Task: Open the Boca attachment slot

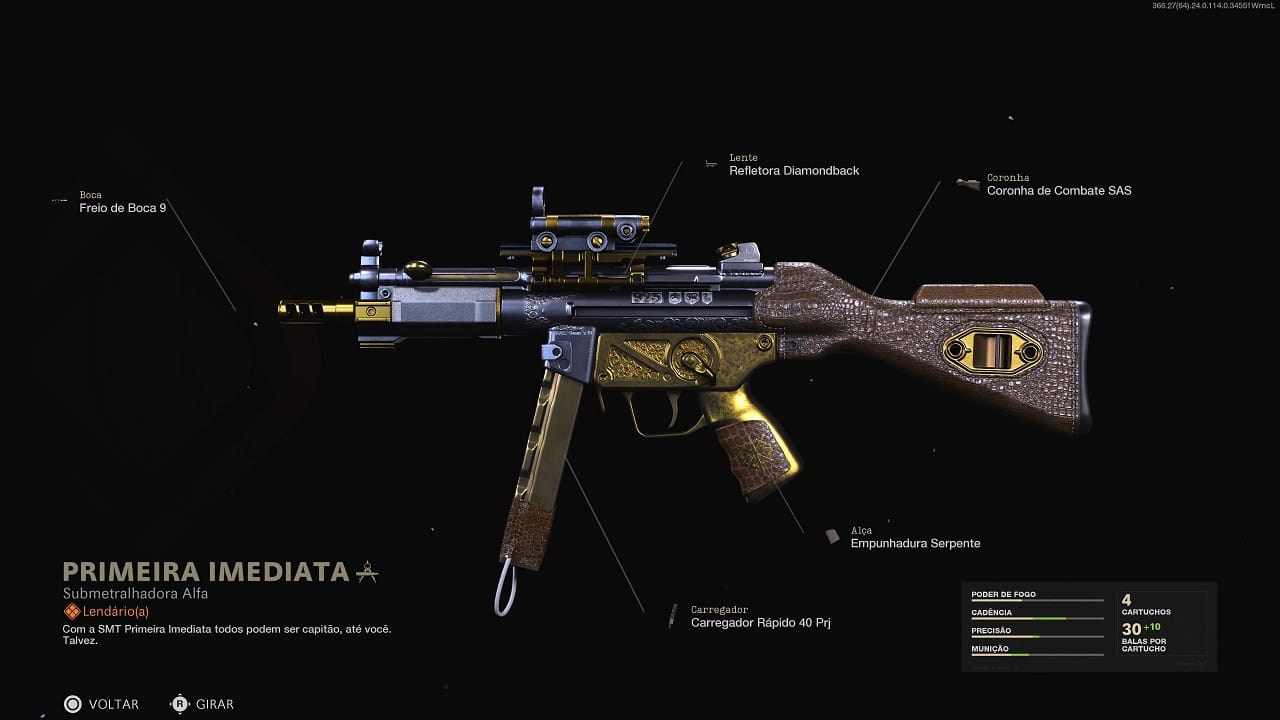Action: tap(89, 195)
